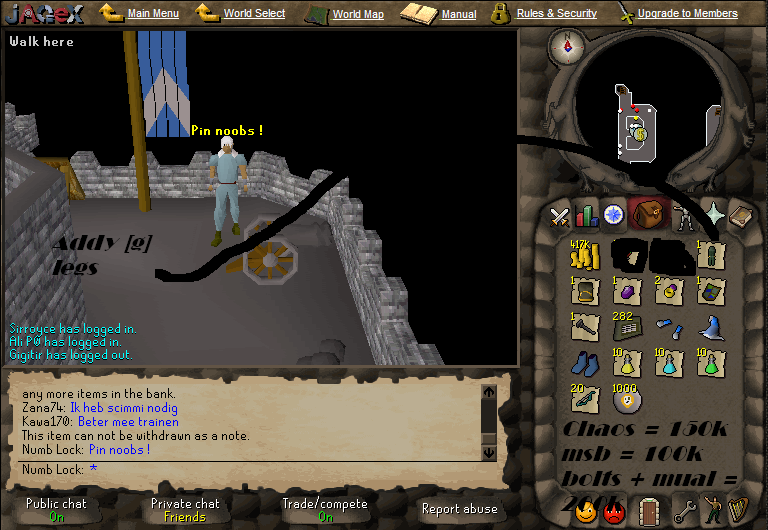768x530 pixels.
Task: Open the magic spellbook tab
Action: click(715, 215)
